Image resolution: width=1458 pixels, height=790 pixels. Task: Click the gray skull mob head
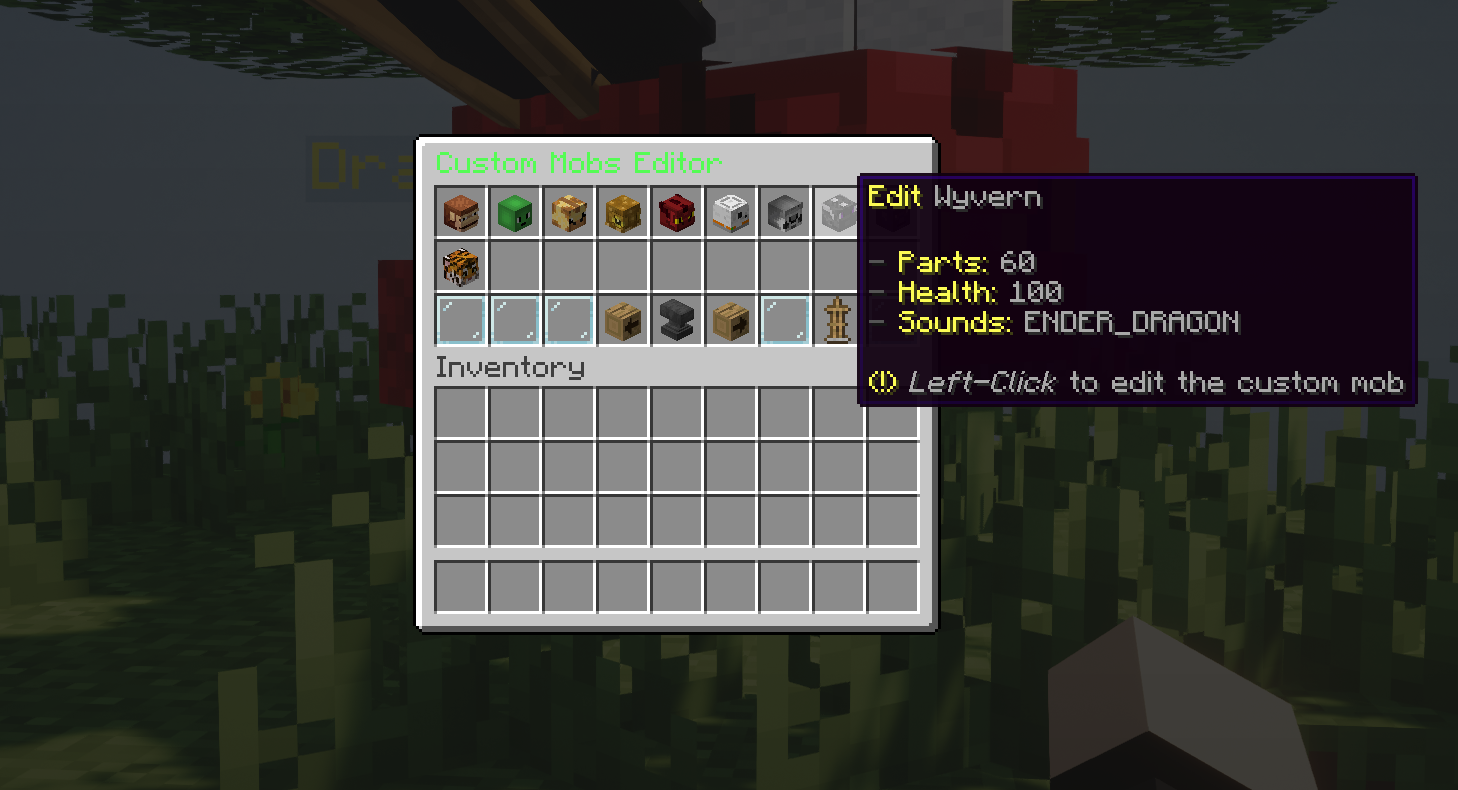pos(784,212)
